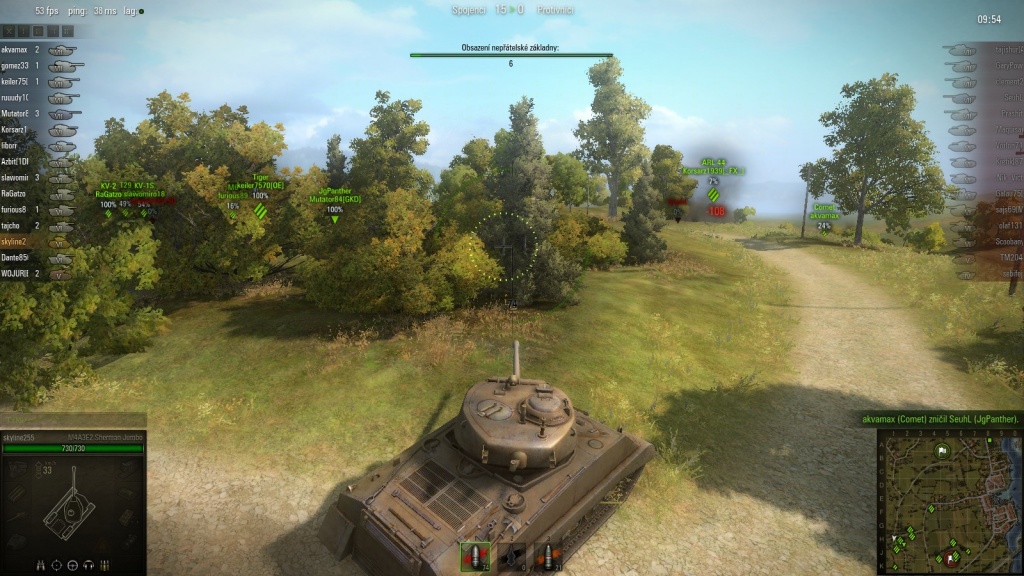Select the third shell slot with 21 rounds
The height and width of the screenshot is (576, 1024).
pos(546,557)
